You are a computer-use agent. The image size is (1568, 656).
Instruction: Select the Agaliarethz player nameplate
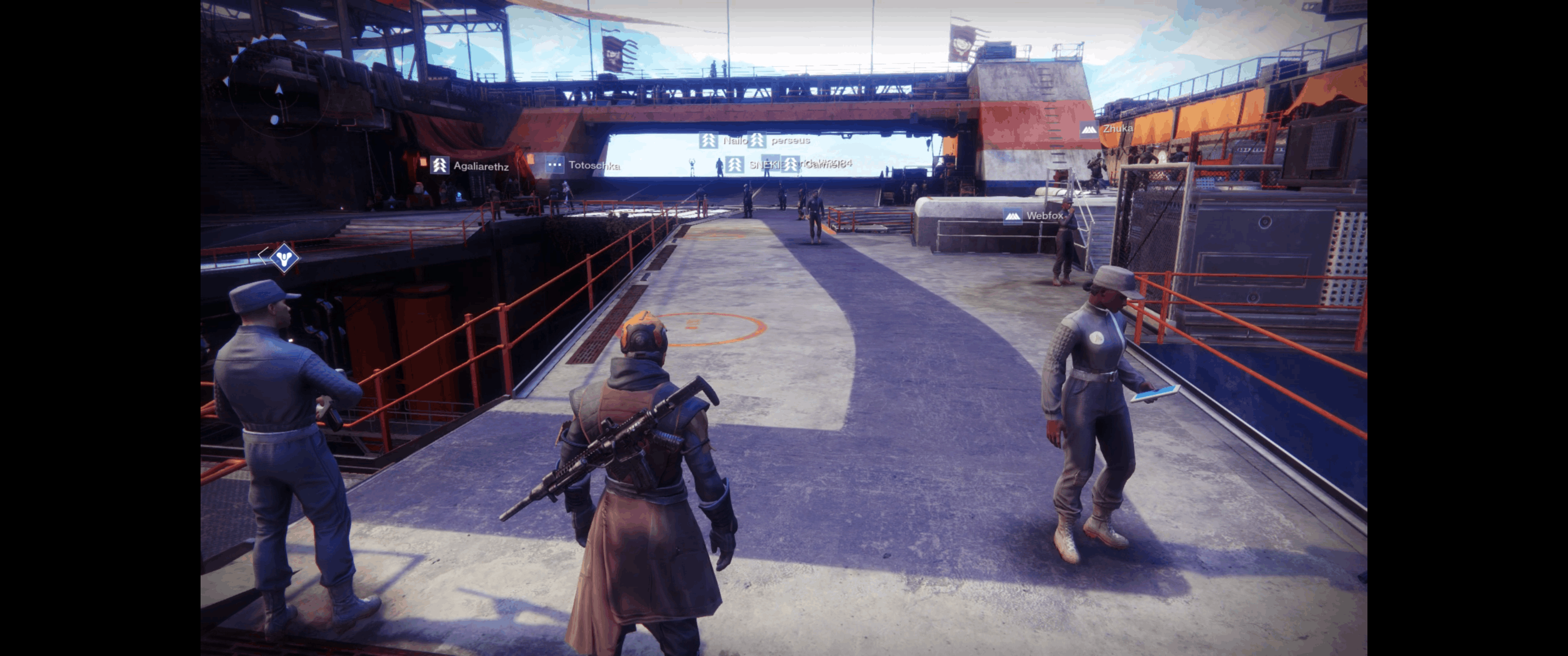click(469, 165)
